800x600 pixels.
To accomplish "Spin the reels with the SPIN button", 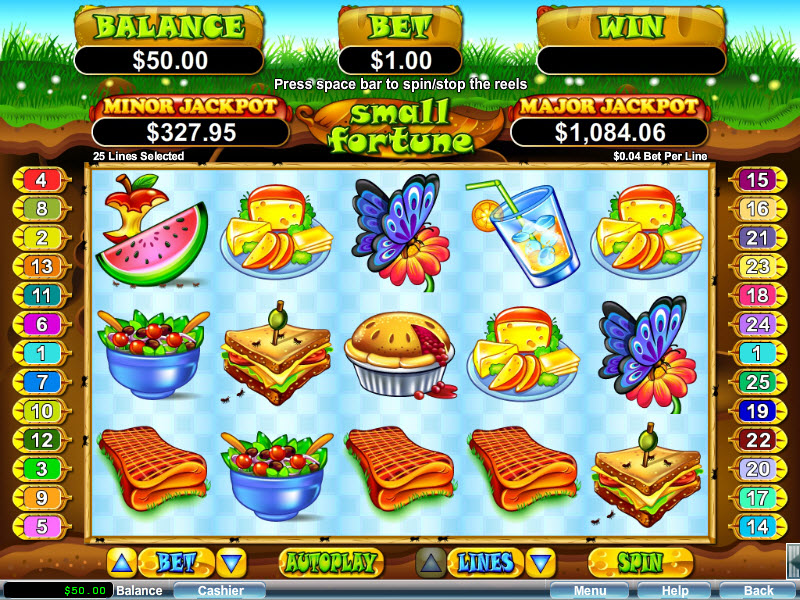I will 640,562.
